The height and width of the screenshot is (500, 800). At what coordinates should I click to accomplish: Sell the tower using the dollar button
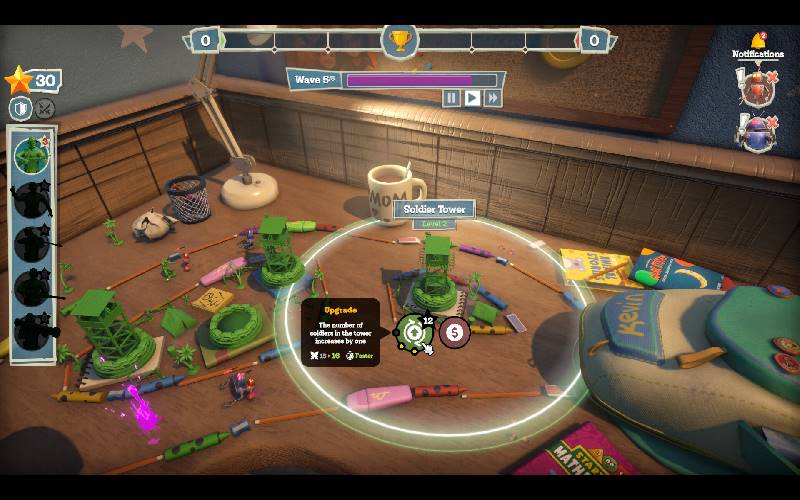(455, 332)
